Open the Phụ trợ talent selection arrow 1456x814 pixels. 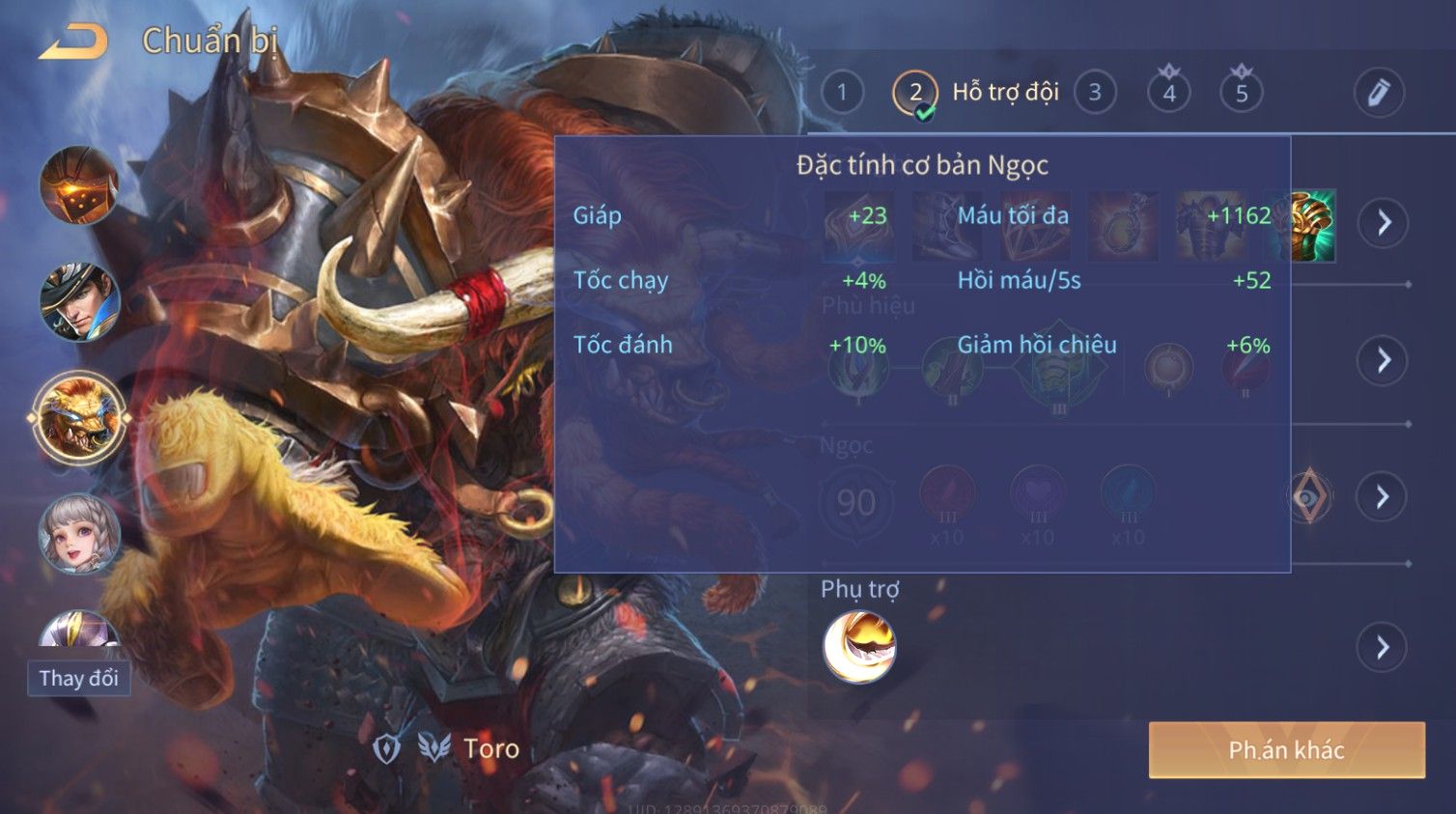click(x=1384, y=647)
